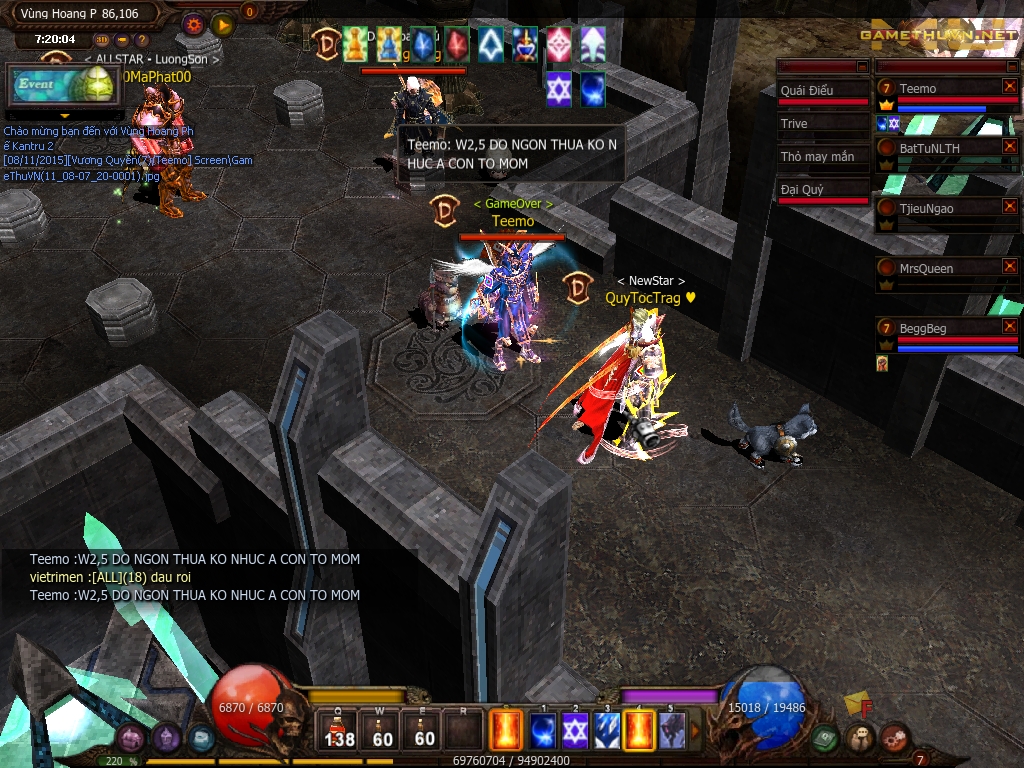
Task: Remove BatTuNLTH from the party
Action: click(x=1009, y=147)
